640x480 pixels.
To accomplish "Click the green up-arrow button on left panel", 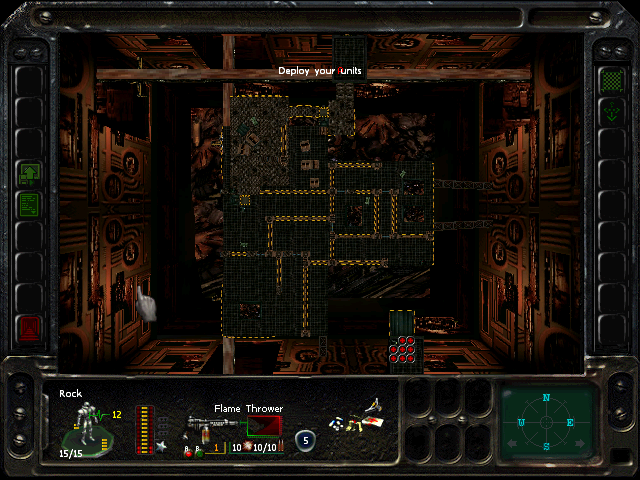I will point(29,174).
